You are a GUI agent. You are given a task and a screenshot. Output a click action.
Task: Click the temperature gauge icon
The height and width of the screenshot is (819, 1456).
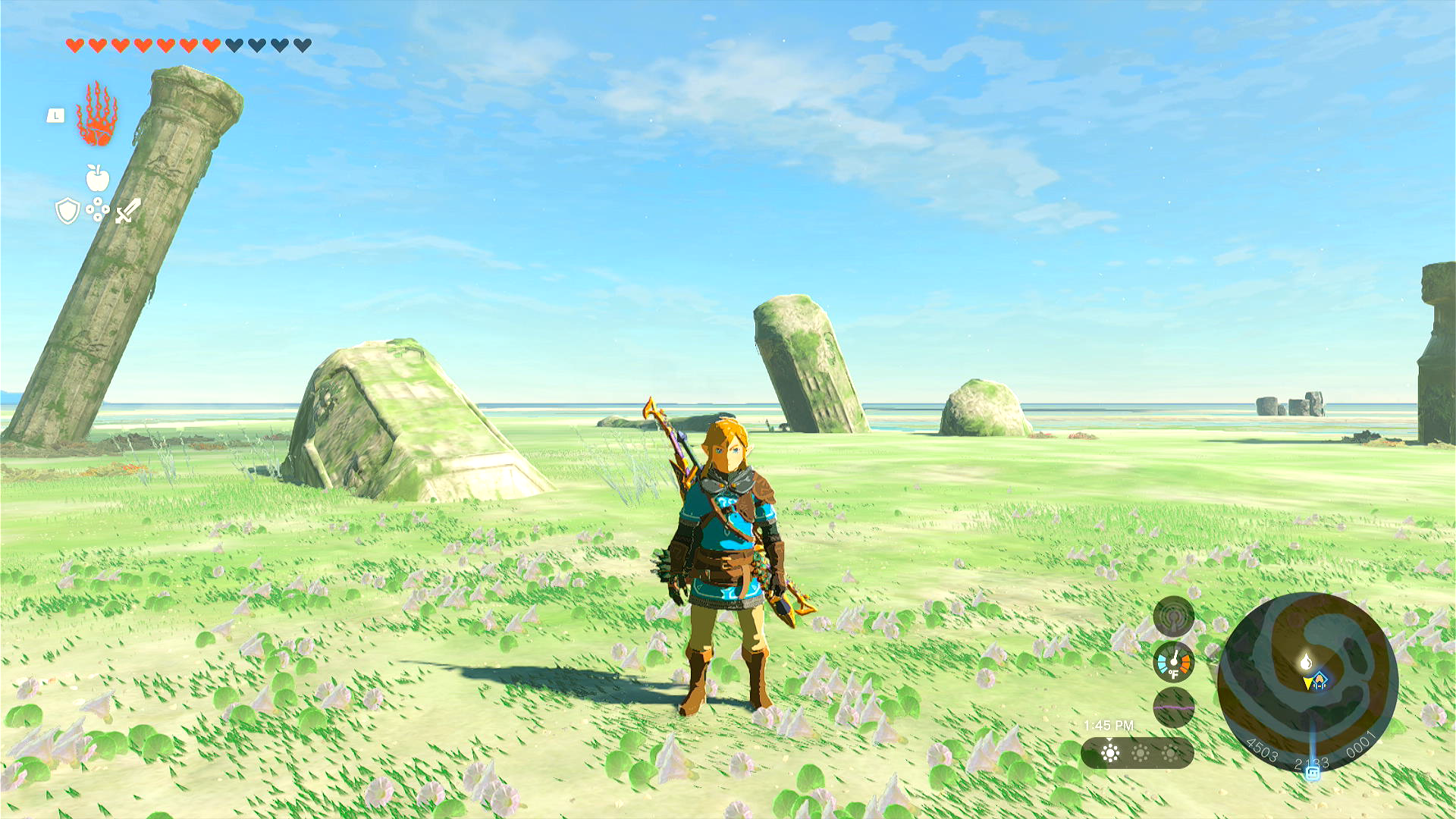point(1173,662)
